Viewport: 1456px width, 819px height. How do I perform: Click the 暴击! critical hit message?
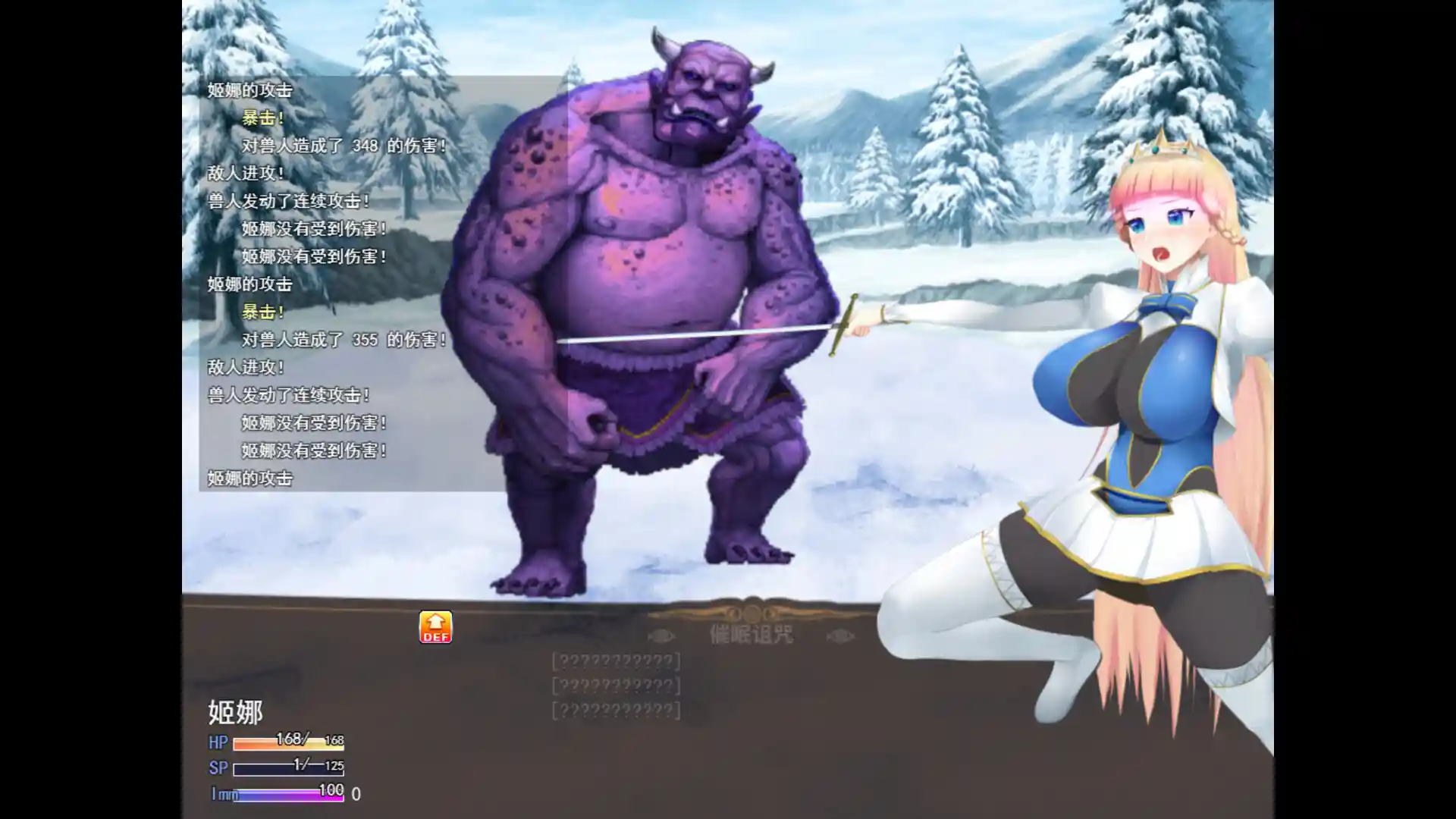pyautogui.click(x=263, y=119)
